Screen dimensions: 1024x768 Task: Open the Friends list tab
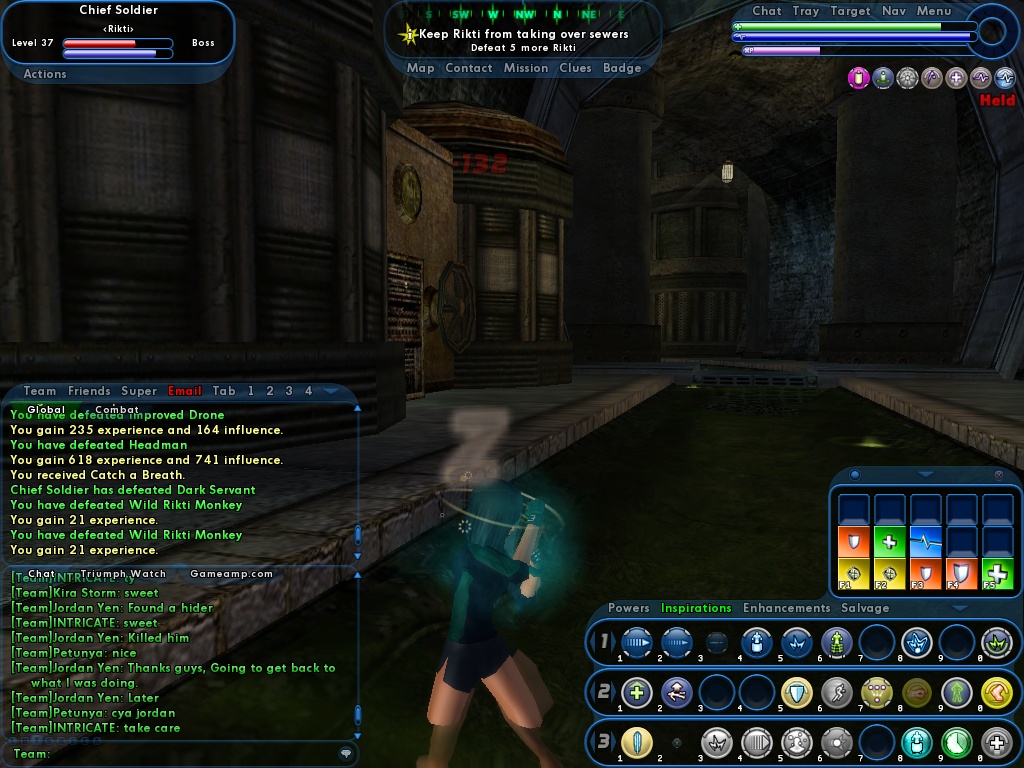click(89, 391)
